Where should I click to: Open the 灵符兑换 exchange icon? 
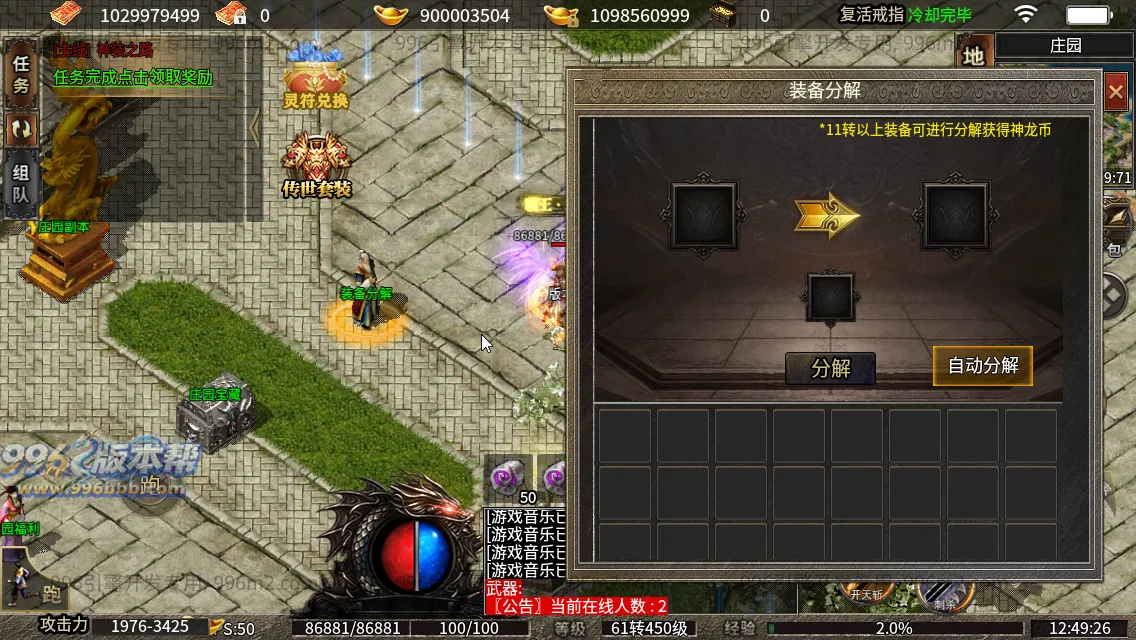[315, 78]
